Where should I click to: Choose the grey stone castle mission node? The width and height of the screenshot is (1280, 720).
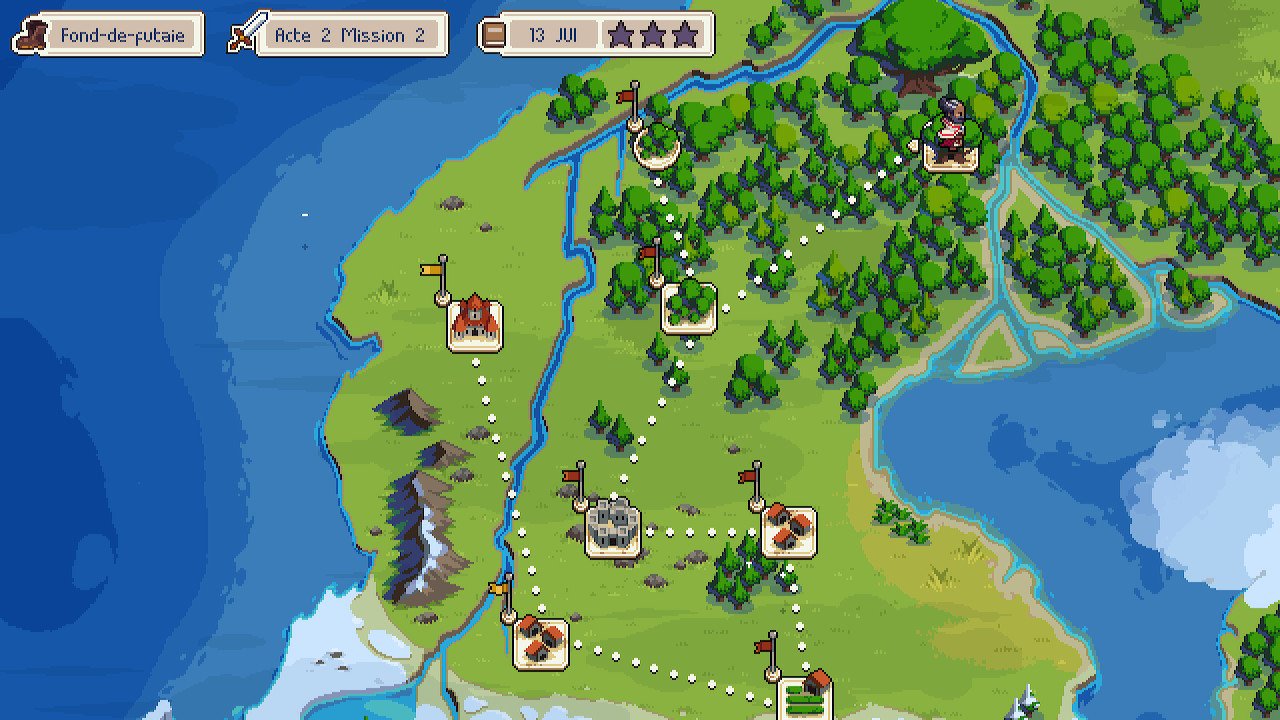point(612,526)
